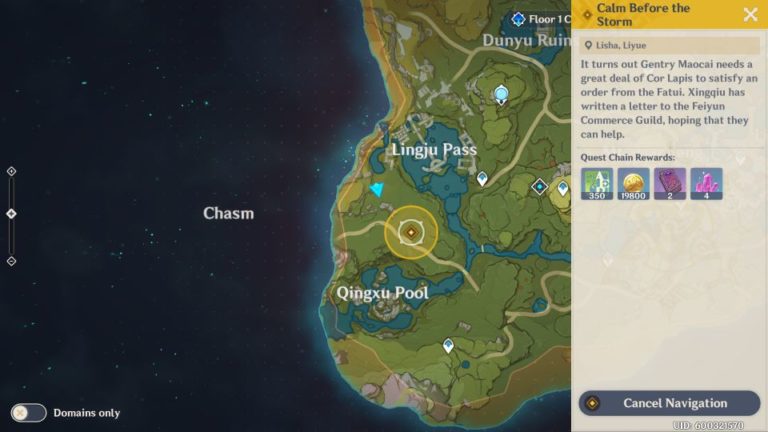
Task: Inspect the purple Hero's Wit book reward
Action: 669,183
